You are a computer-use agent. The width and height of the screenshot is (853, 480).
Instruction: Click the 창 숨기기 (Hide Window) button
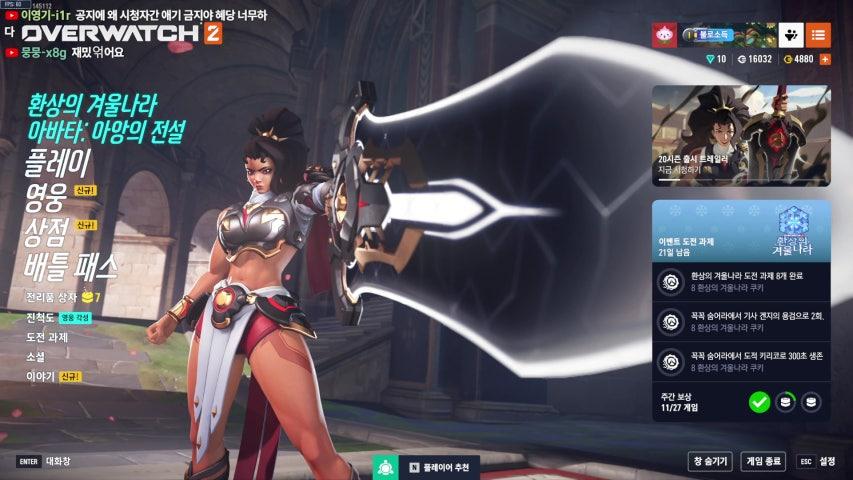tap(709, 461)
